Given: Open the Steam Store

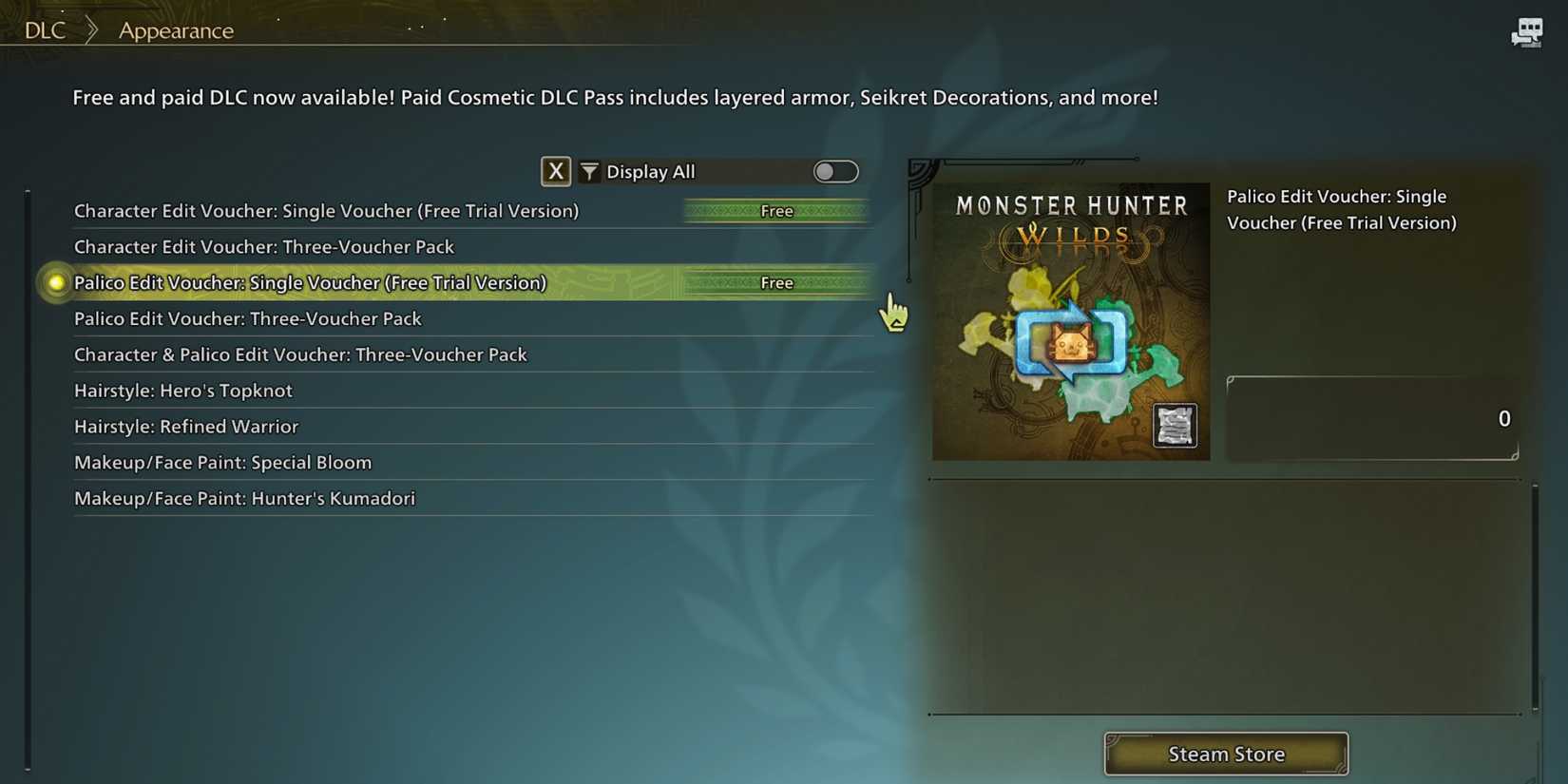Looking at the screenshot, I should point(1225,754).
